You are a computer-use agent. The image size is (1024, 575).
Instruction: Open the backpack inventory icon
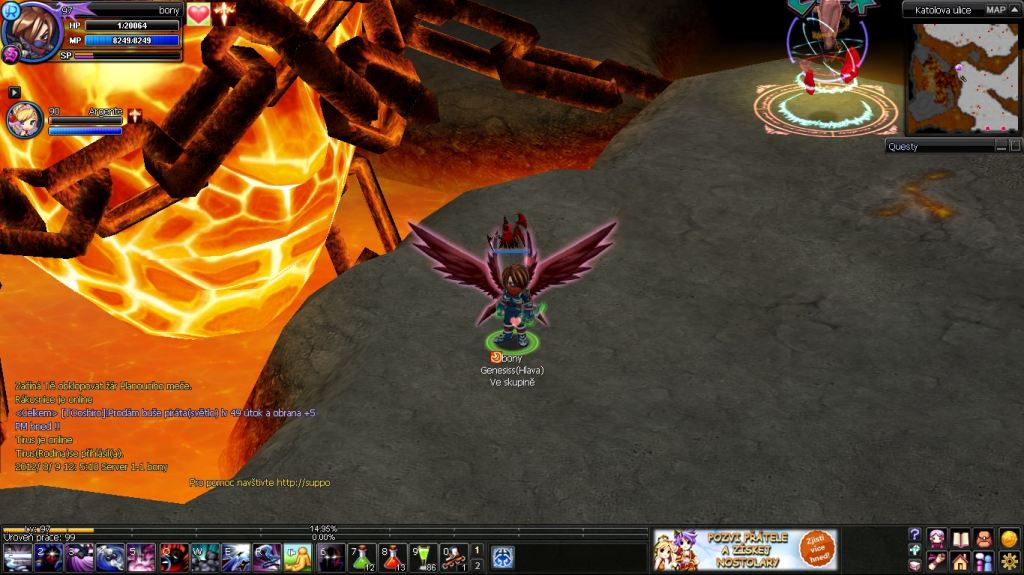(984, 538)
